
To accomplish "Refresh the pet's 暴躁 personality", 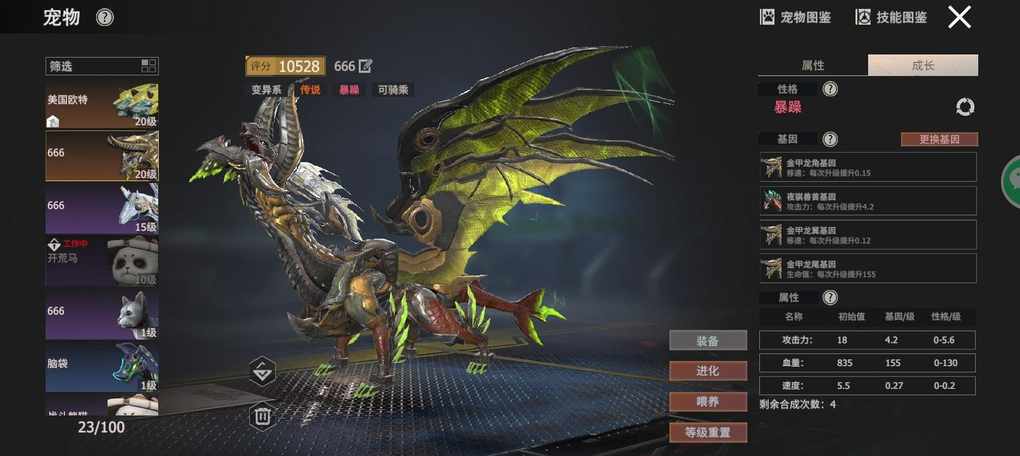I will click(x=965, y=107).
